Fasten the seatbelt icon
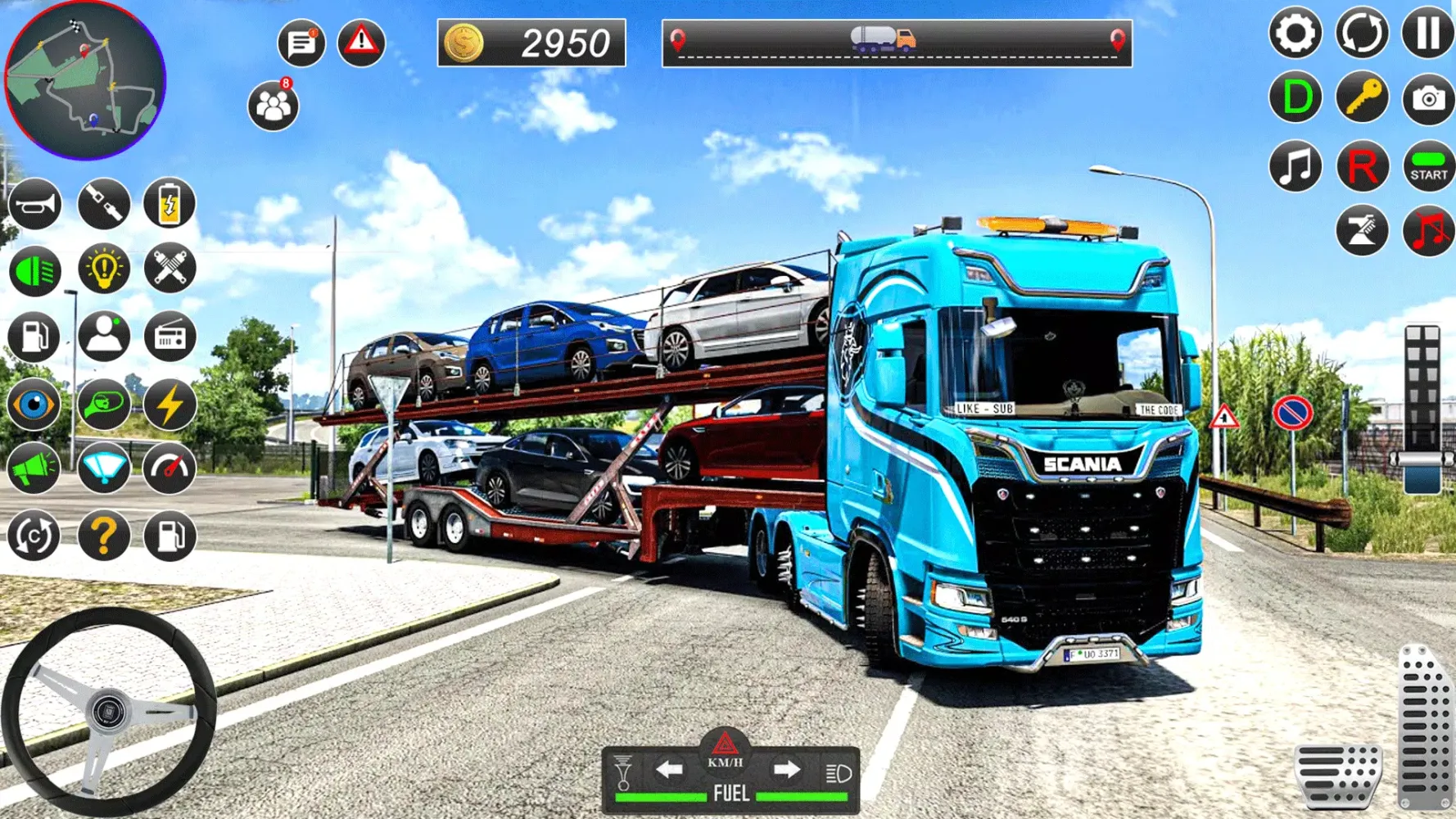The image size is (1456, 819). 102,203
